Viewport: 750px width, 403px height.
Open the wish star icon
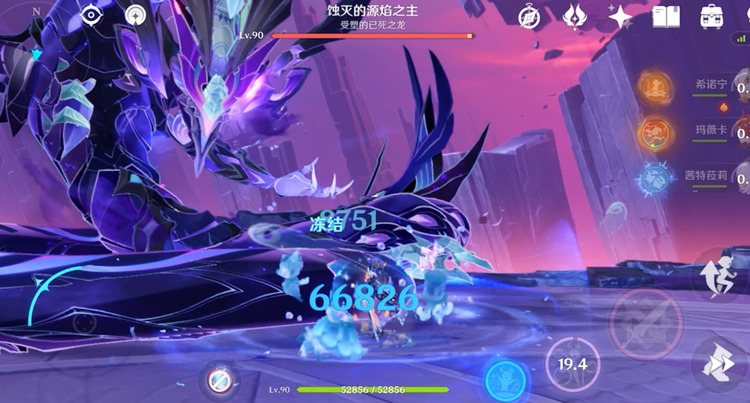coord(620,16)
